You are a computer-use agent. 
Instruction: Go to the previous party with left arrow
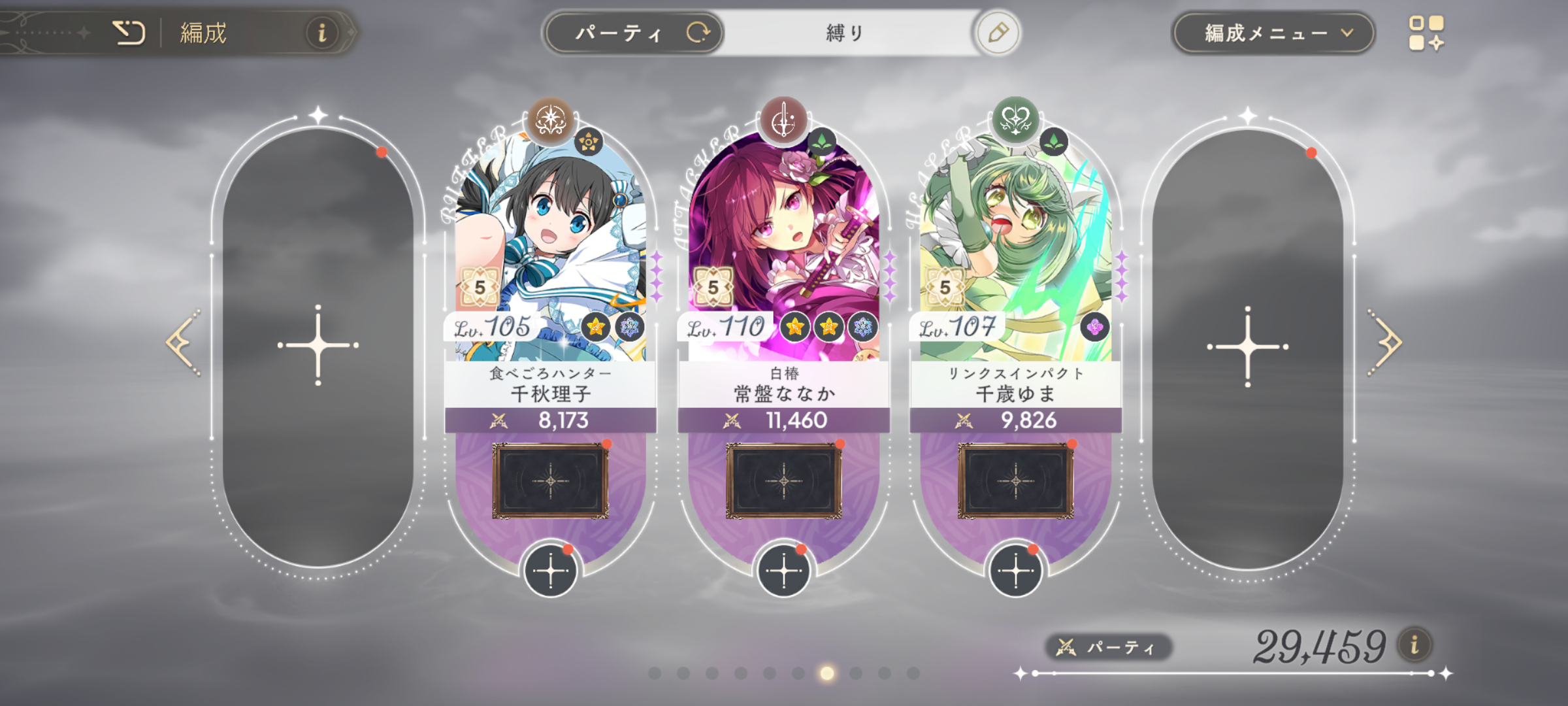182,343
